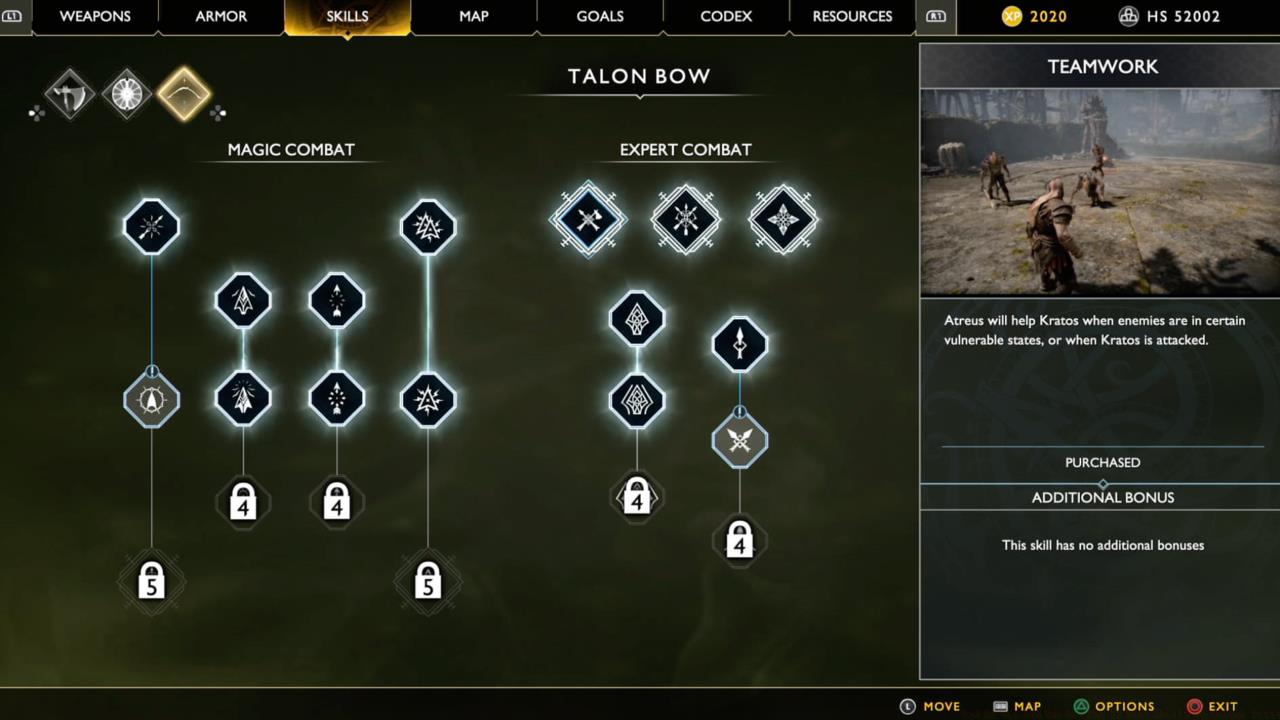The height and width of the screenshot is (720, 1280).
Task: Click the GOALS menu entry
Action: pos(600,16)
